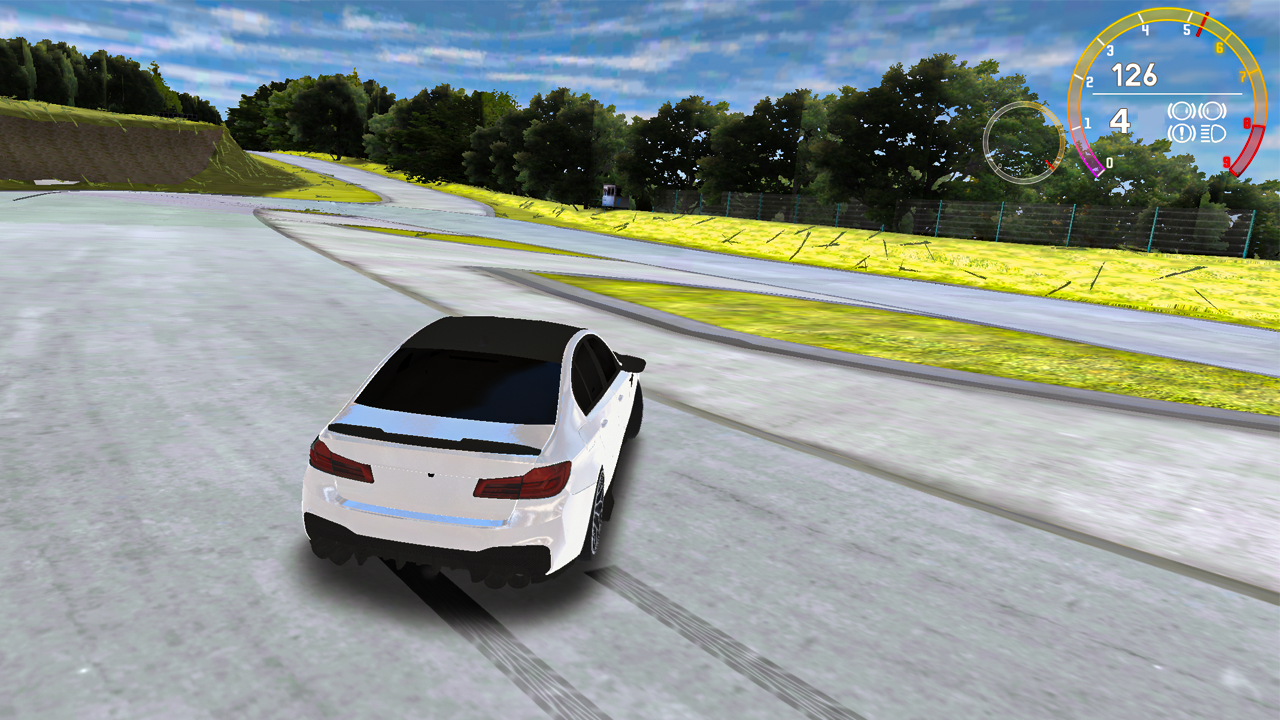Toggle the headlights via the lights icon
1280x720 pixels.
coord(1213,132)
